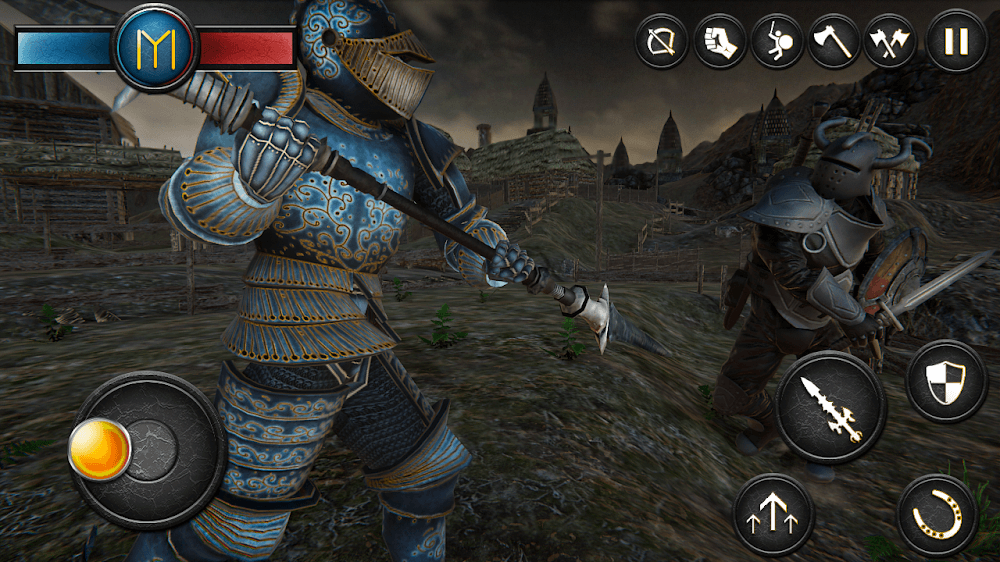This screenshot has height=562, width=1000.
Task: Click the orange virtual joystick knob
Action: (x=99, y=449)
